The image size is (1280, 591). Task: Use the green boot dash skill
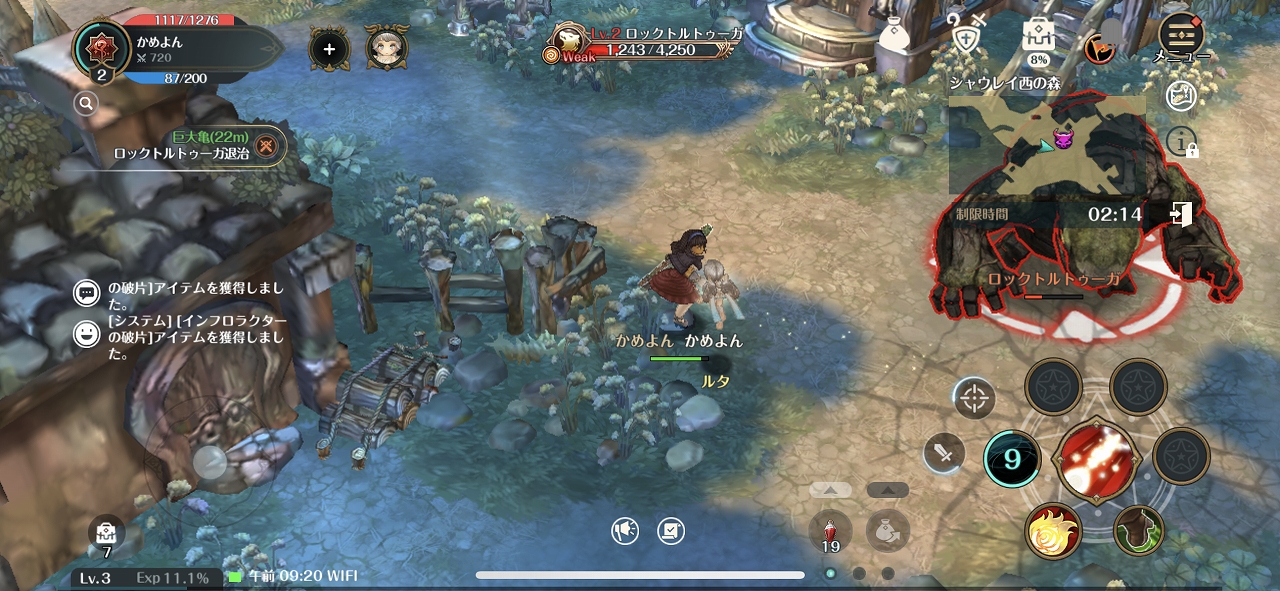pos(1138,530)
